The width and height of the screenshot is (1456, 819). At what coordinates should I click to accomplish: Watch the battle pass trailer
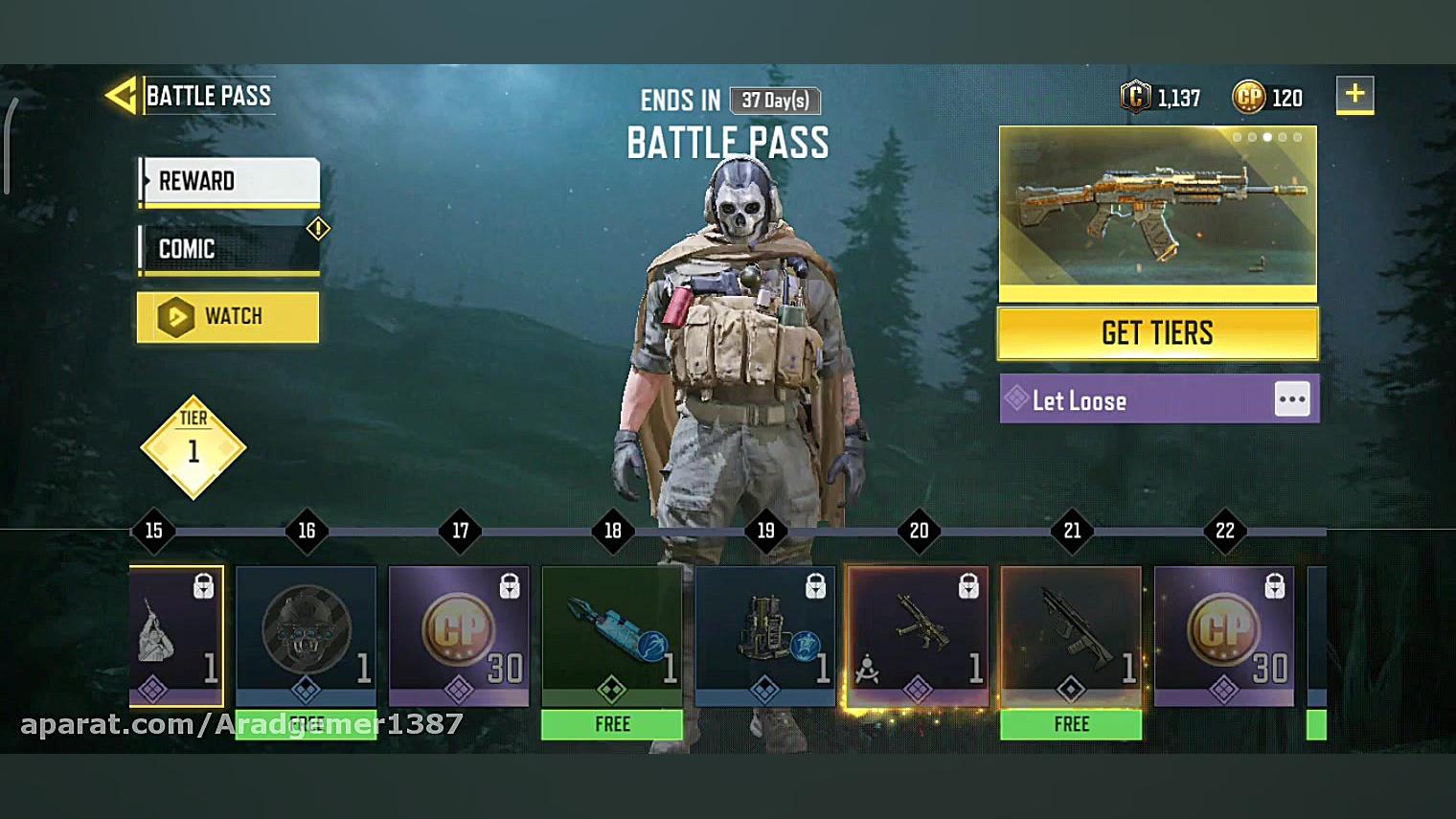point(228,317)
